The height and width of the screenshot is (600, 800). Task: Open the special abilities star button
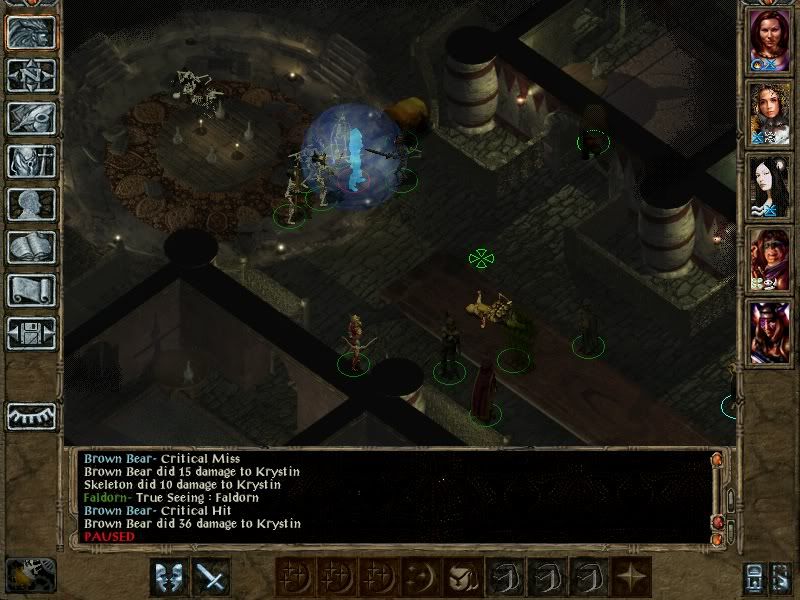633,576
